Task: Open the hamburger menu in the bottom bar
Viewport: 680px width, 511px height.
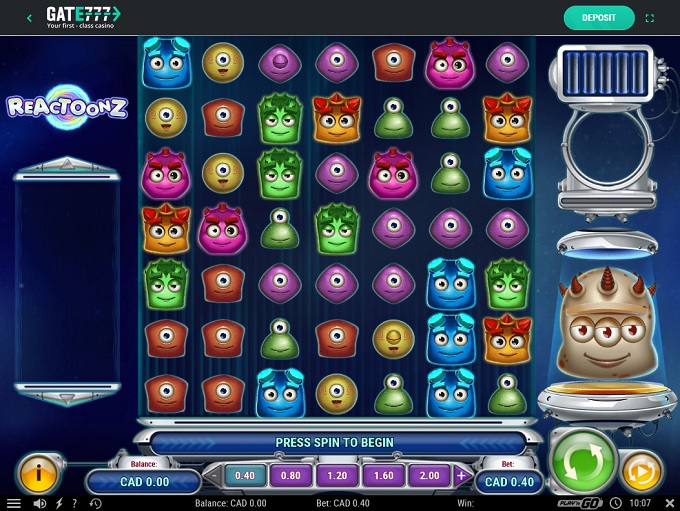Action: pos(14,503)
